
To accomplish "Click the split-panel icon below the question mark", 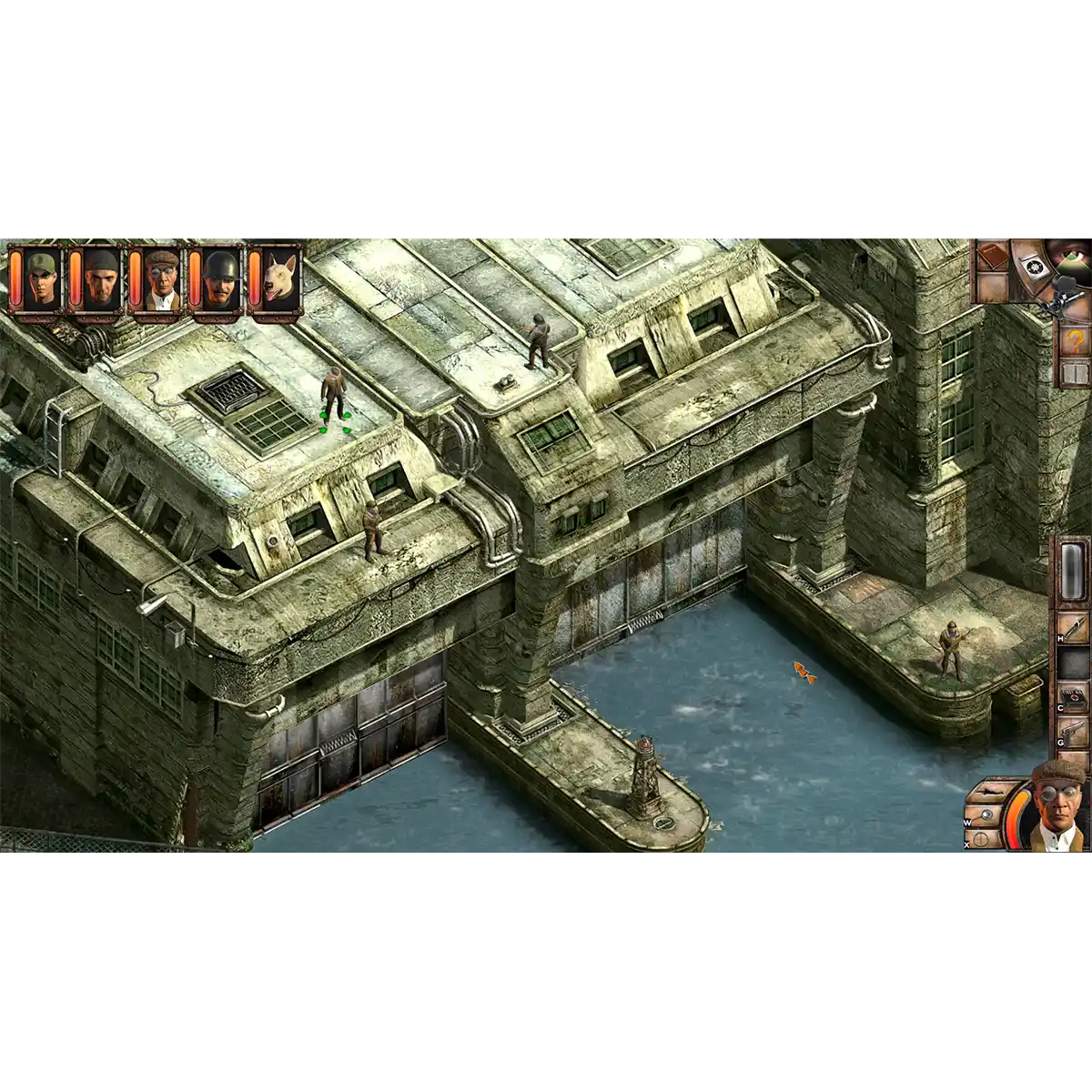I will pyautogui.click(x=1075, y=373).
